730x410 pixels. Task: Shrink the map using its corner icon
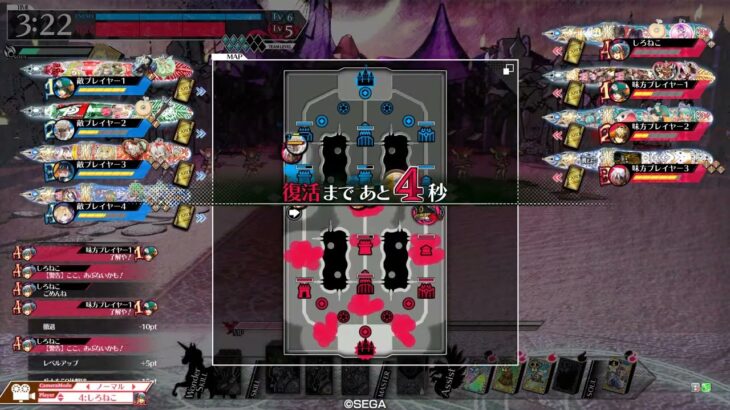510,68
